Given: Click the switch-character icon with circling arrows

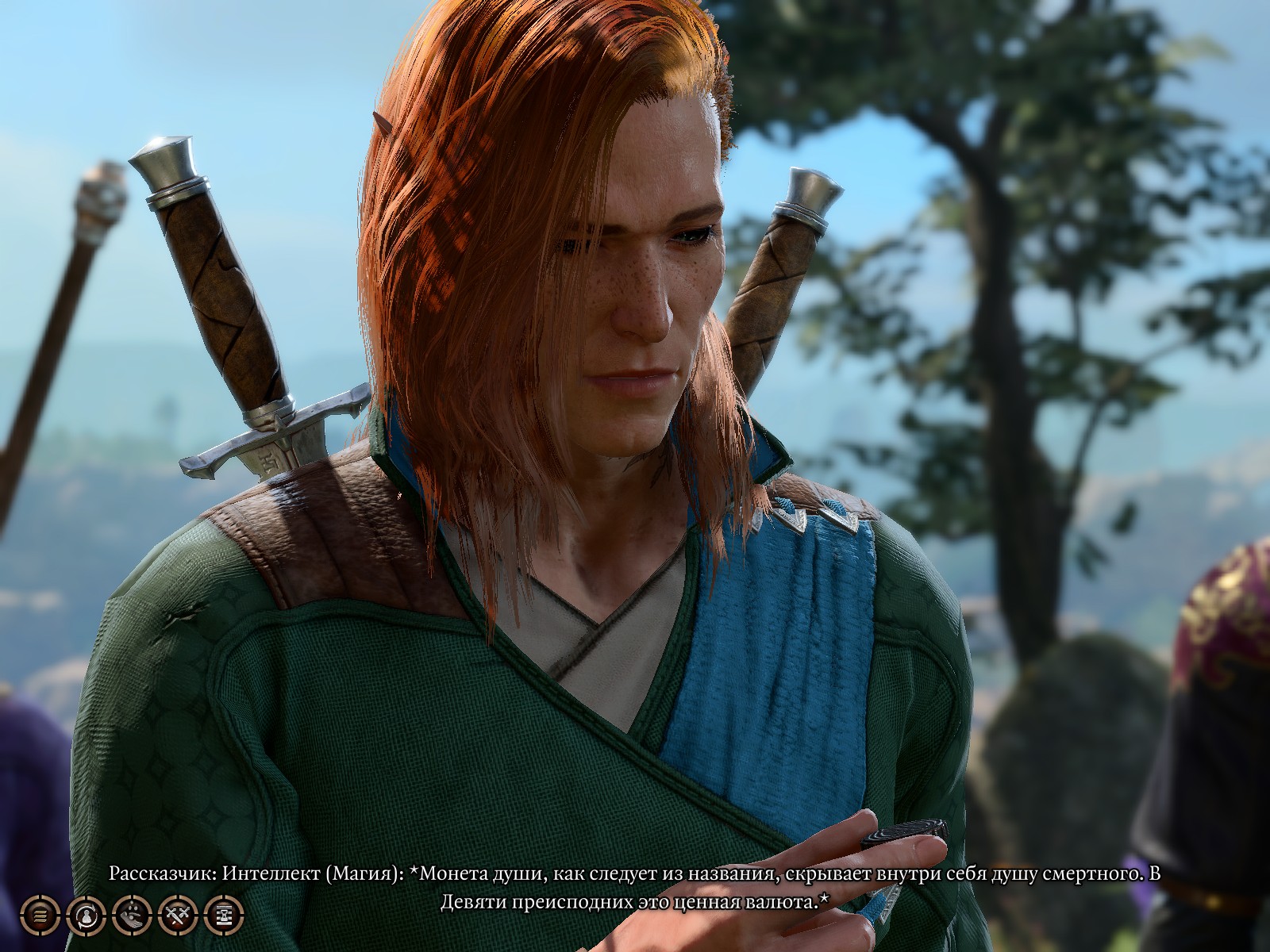Looking at the screenshot, I should pos(85,915).
